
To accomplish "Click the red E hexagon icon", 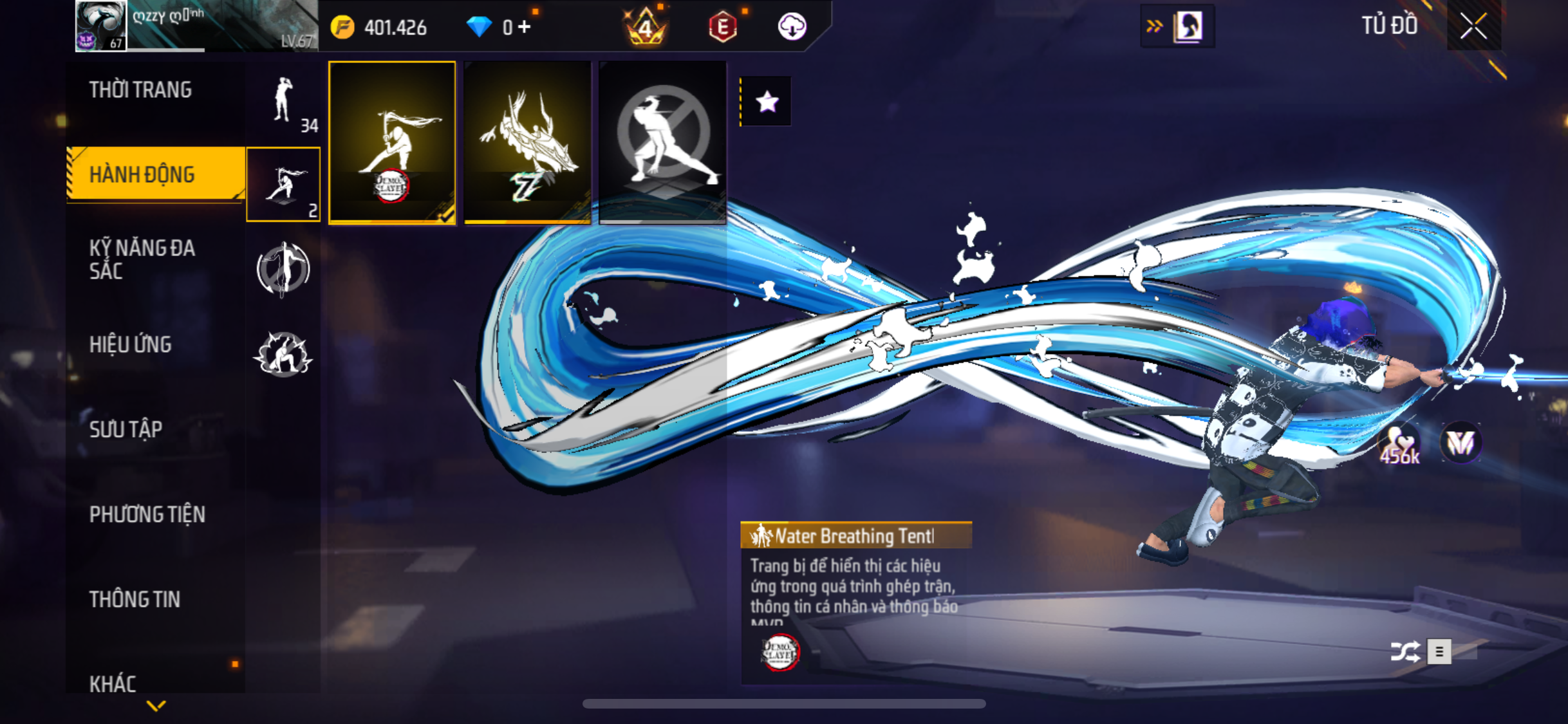I will (722, 27).
